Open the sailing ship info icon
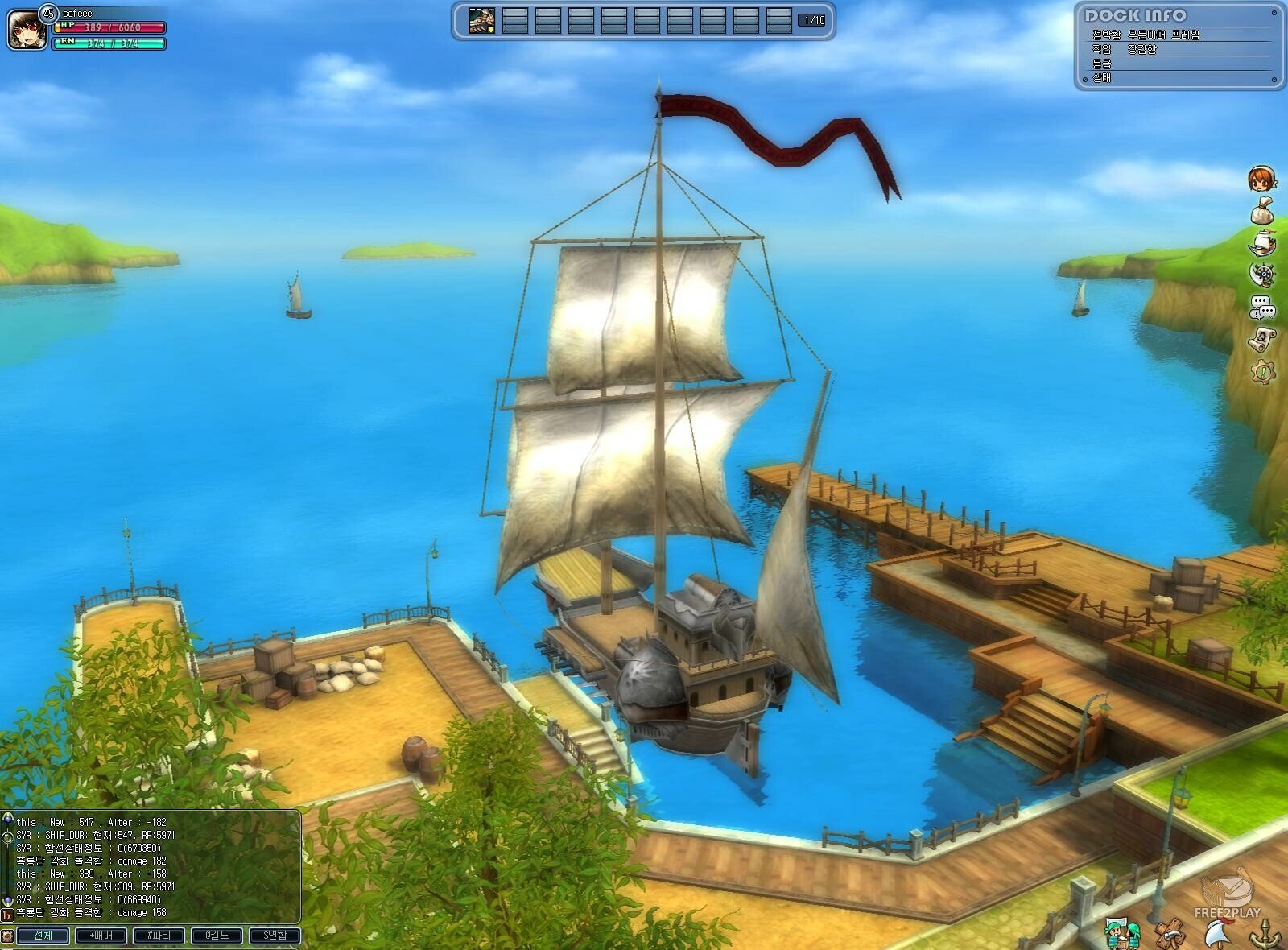Image resolution: width=1288 pixels, height=950 pixels. [x=1261, y=242]
